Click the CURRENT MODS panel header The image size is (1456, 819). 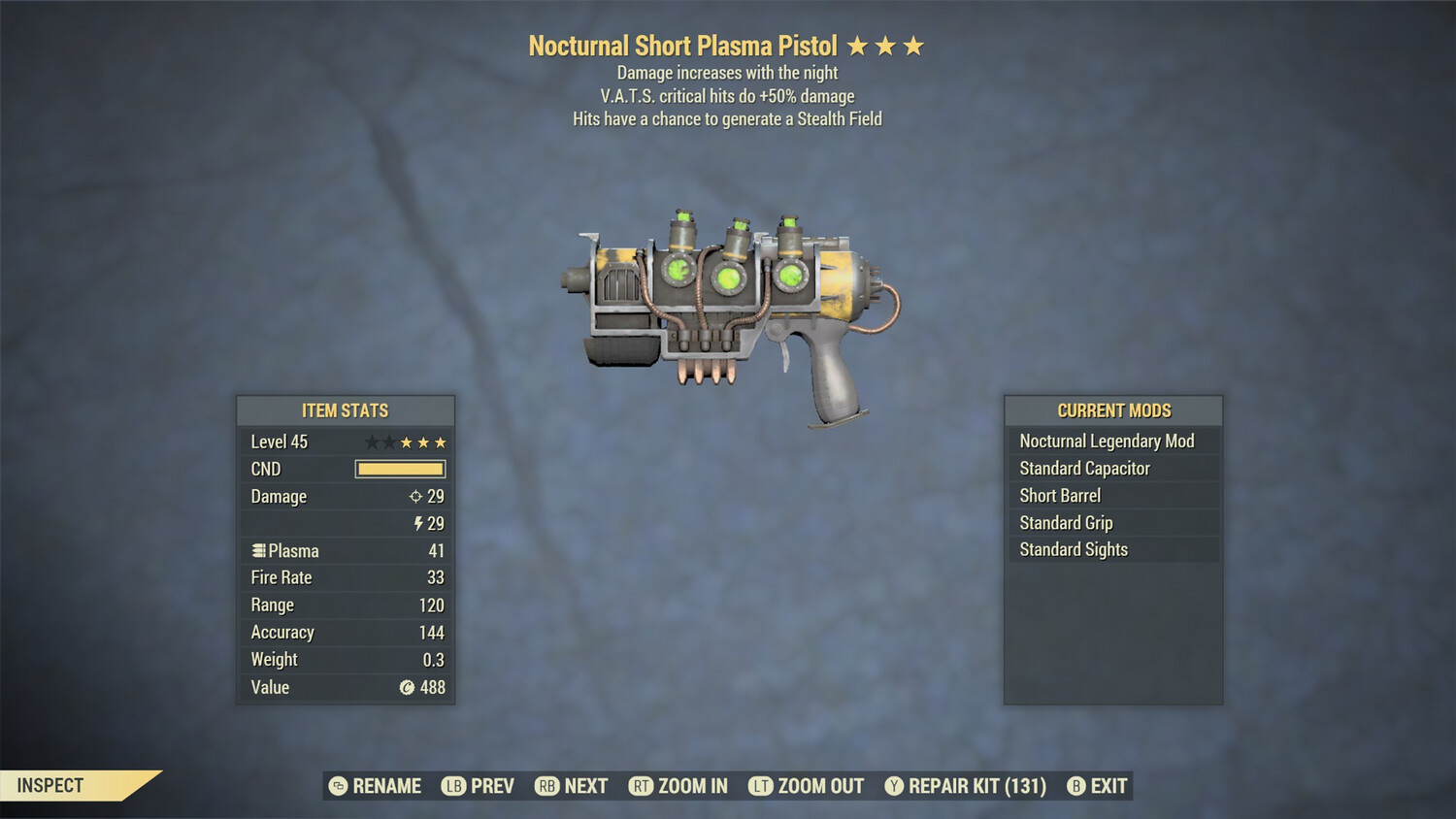pos(1113,410)
